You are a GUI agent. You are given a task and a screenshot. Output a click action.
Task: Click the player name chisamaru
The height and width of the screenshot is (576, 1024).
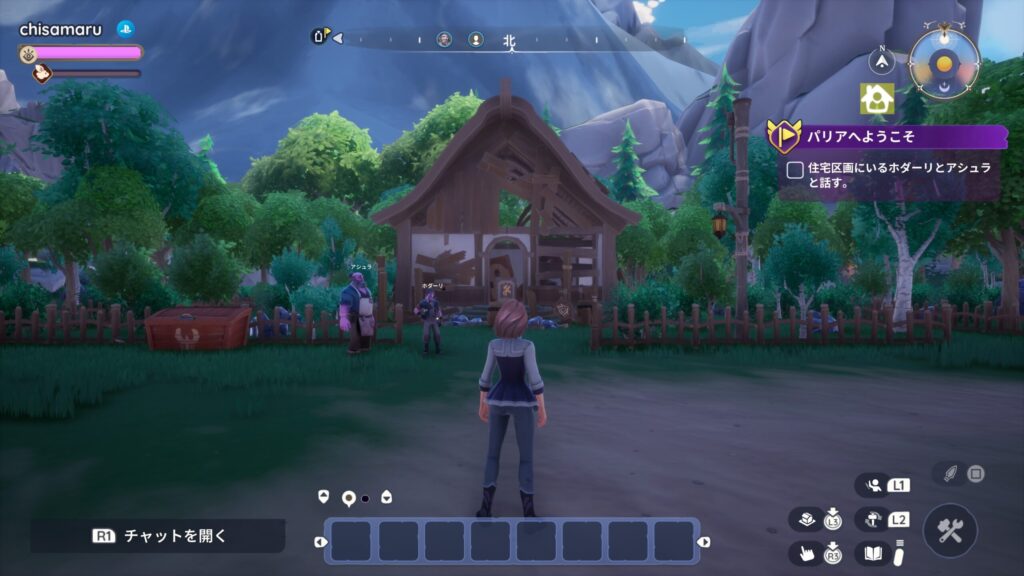pyautogui.click(x=61, y=29)
